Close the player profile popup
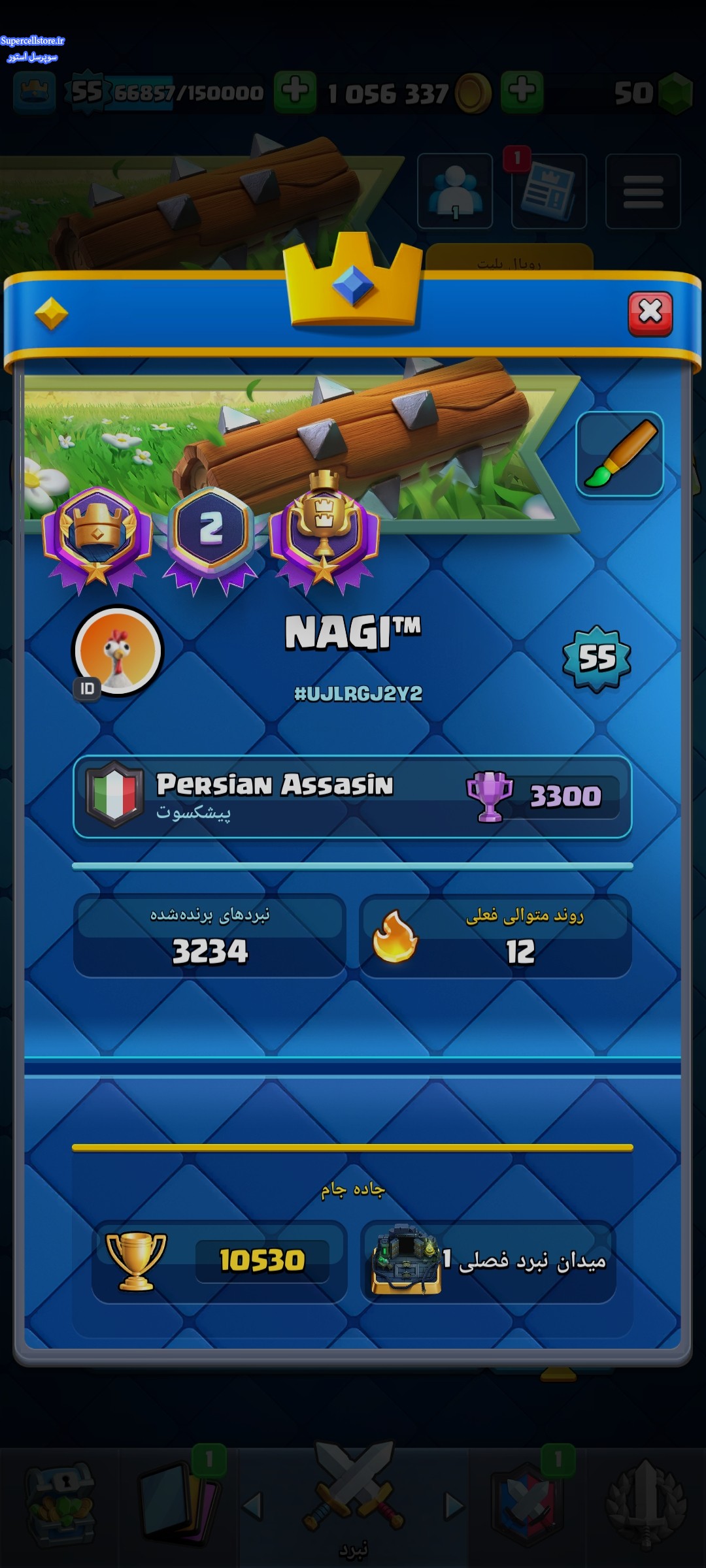 click(x=650, y=313)
